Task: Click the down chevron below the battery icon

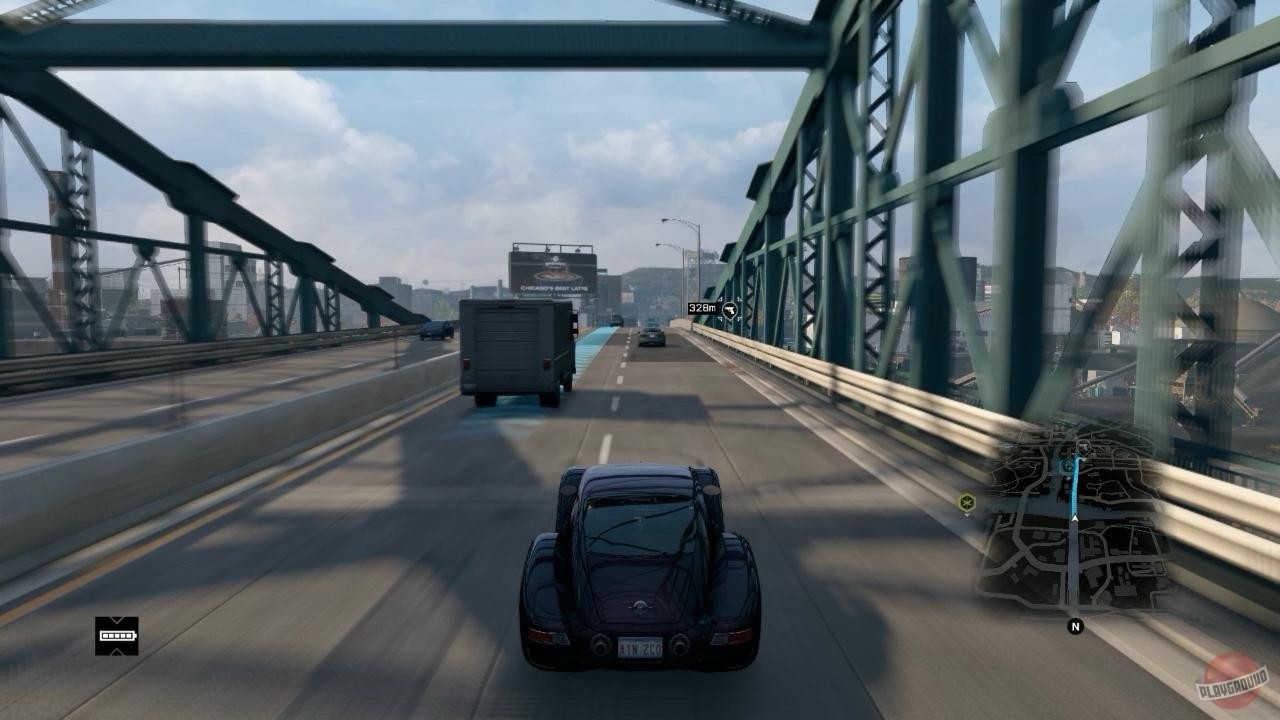Action: [117, 651]
